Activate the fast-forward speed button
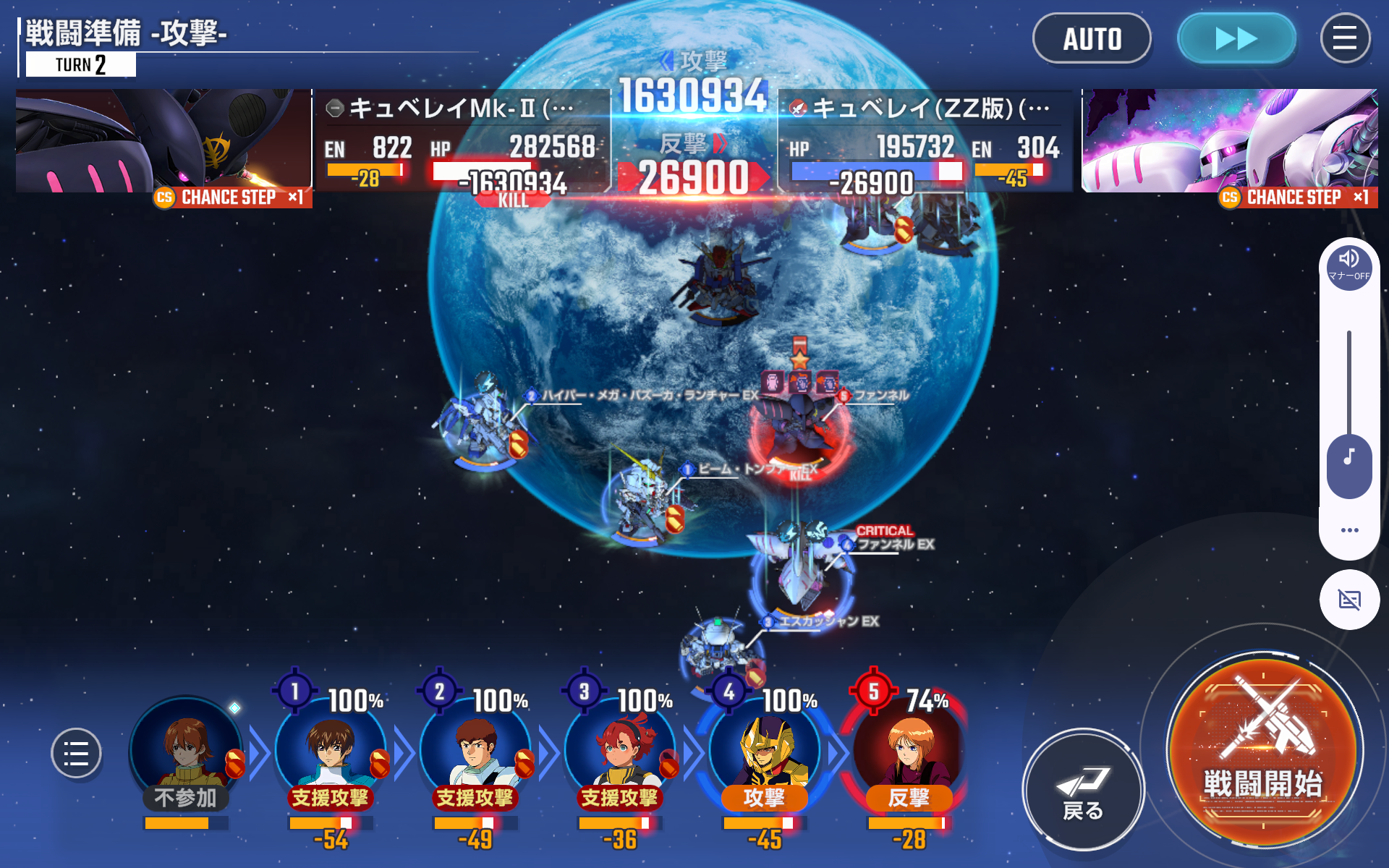1389x868 pixels. [x=1236, y=39]
